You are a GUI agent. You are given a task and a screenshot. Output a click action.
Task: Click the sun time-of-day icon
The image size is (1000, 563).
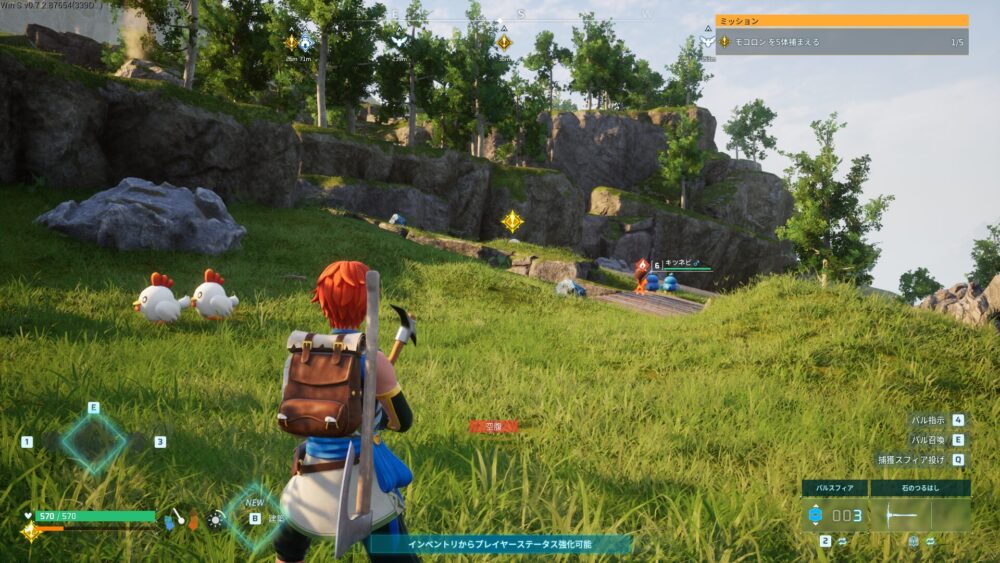[215, 519]
